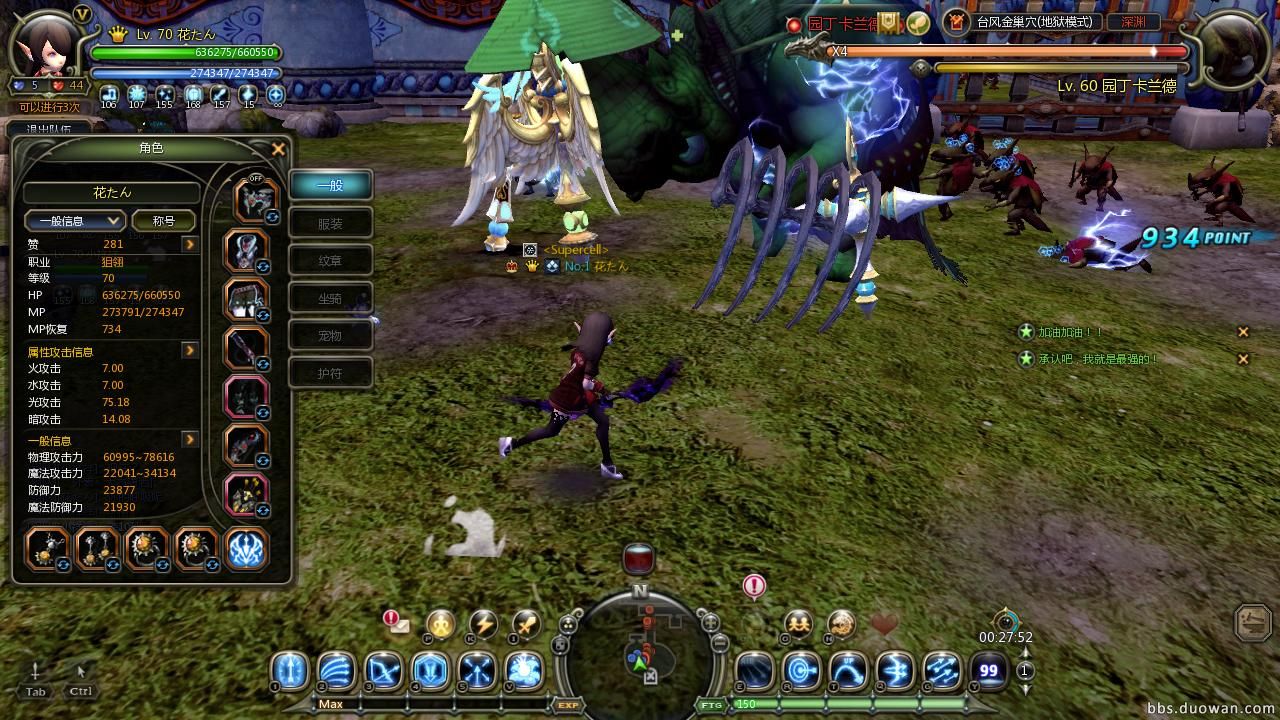This screenshot has width=1280, height=720.
Task: Expand the 属性攻击信息 section arrow
Action: [190, 351]
